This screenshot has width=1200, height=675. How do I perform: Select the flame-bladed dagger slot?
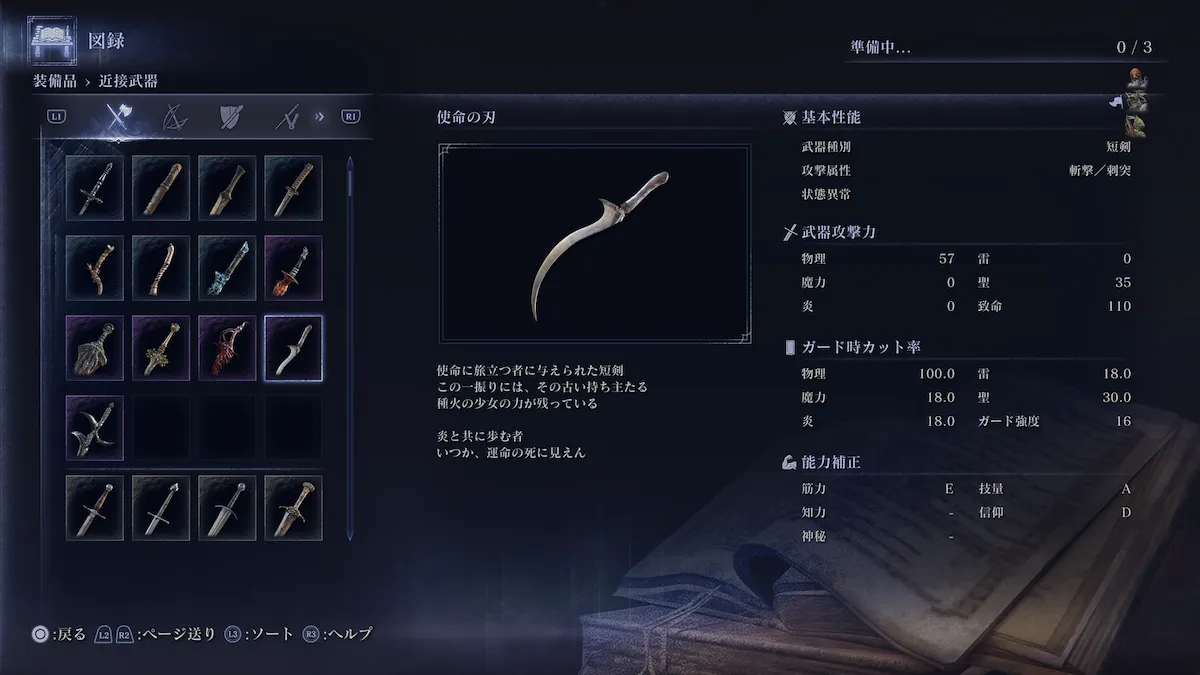[x=293, y=267]
